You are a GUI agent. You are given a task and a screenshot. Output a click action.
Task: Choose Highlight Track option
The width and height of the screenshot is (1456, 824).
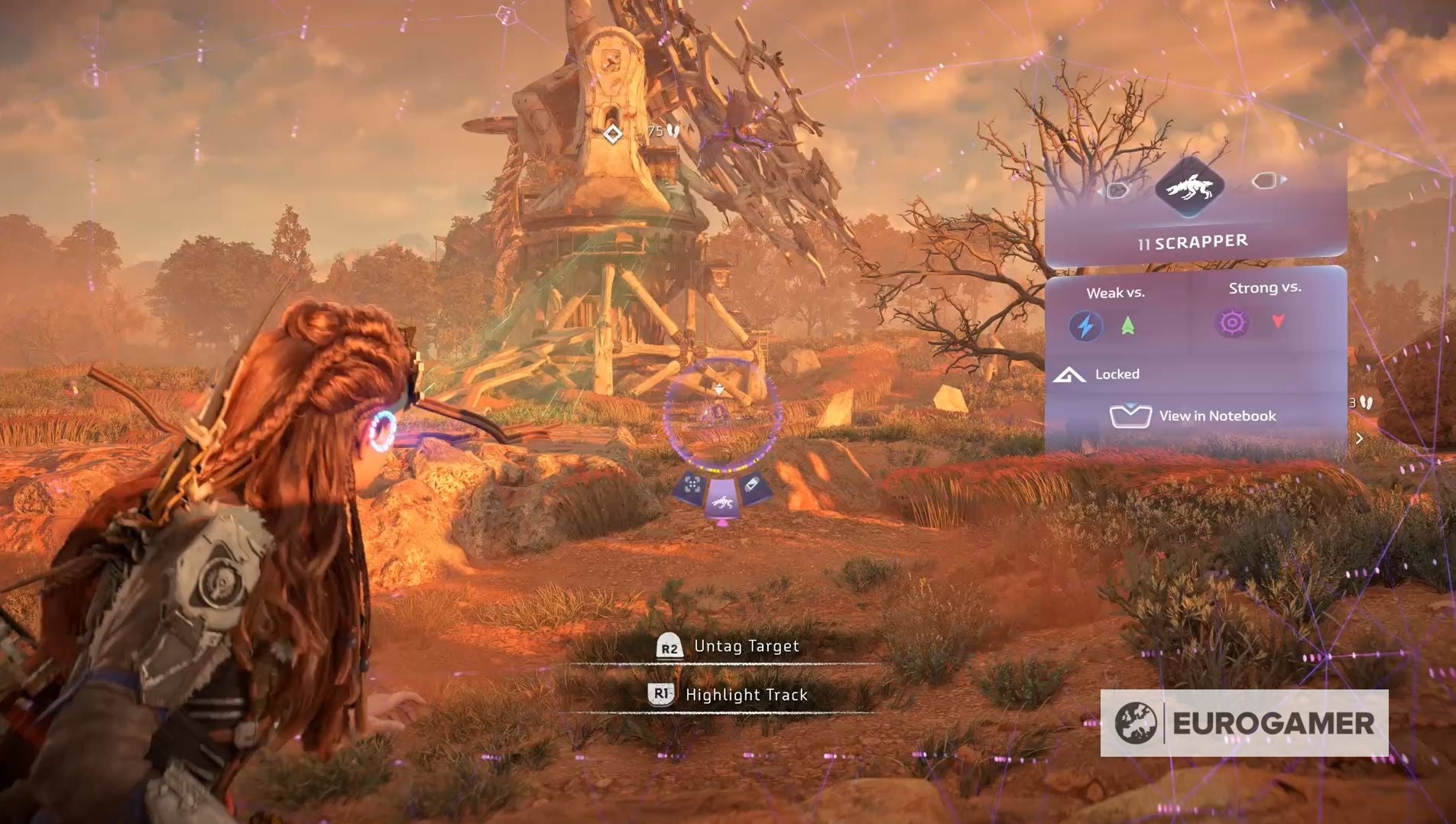point(728,695)
